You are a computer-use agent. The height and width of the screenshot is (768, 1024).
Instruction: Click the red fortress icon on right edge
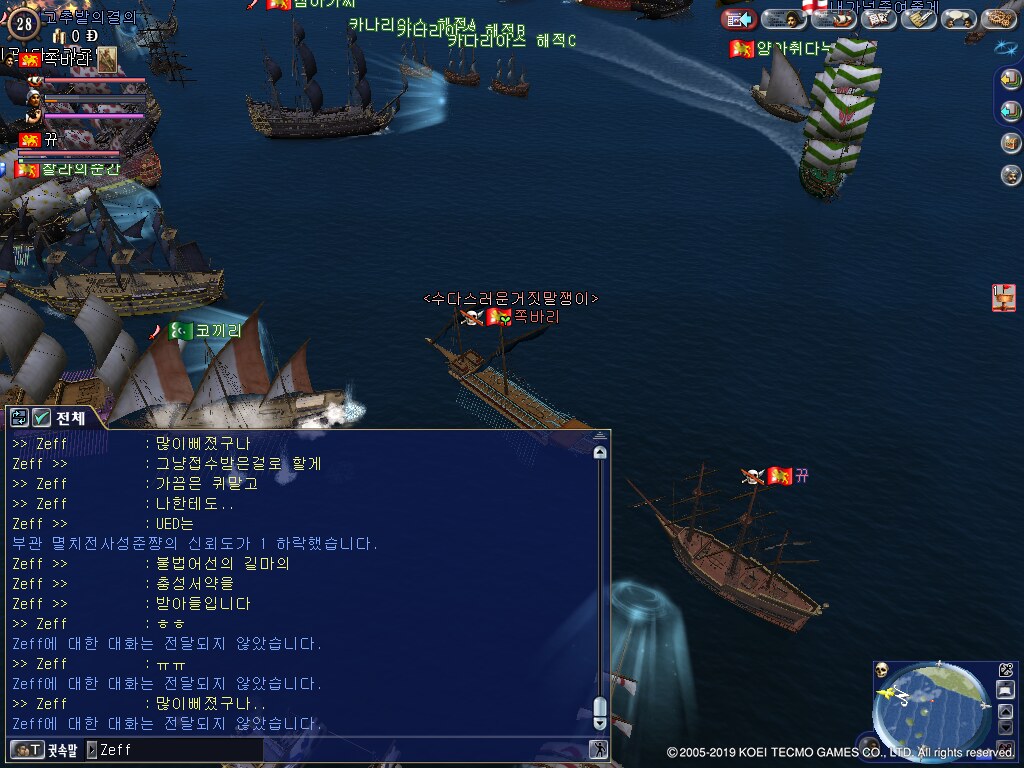[x=1003, y=297]
